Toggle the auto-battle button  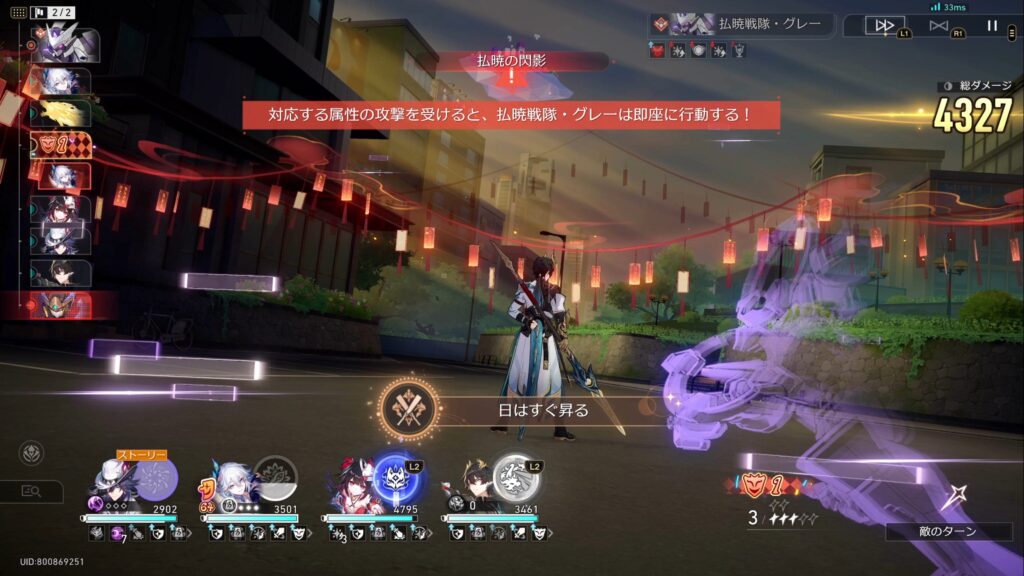[x=938, y=26]
